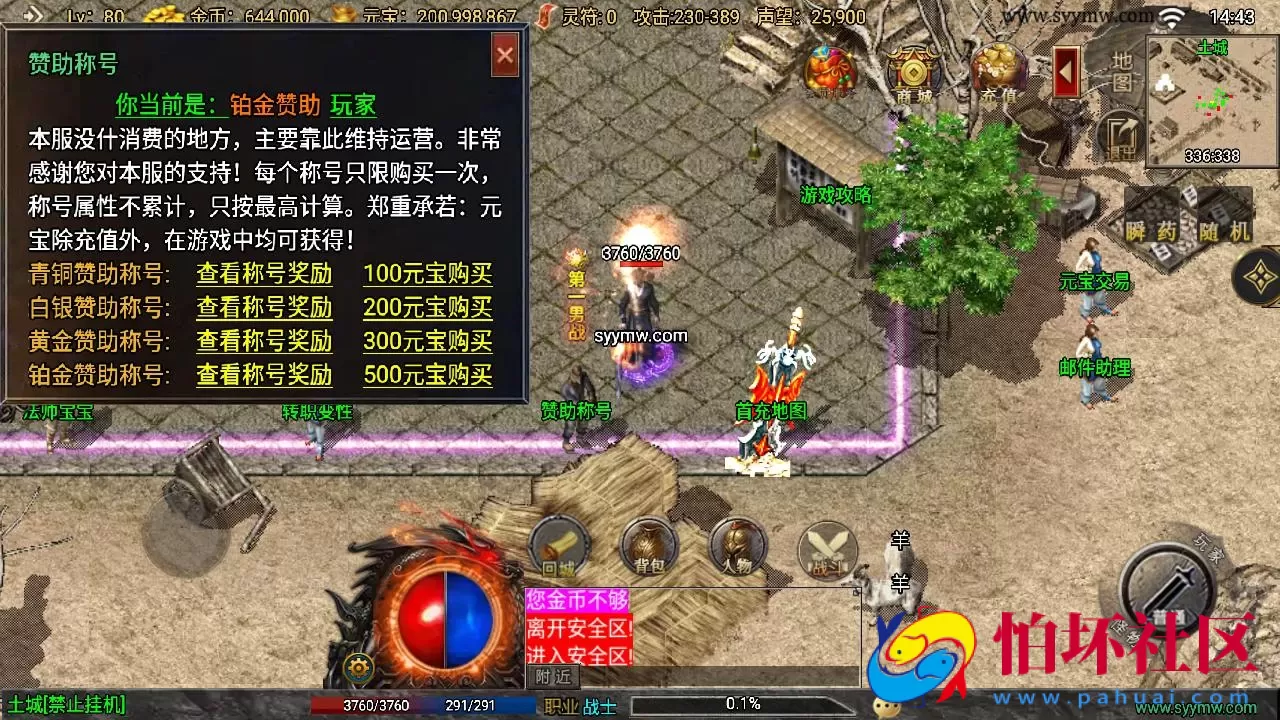
Task: Select the 战斗 combat swords icon
Action: click(826, 548)
